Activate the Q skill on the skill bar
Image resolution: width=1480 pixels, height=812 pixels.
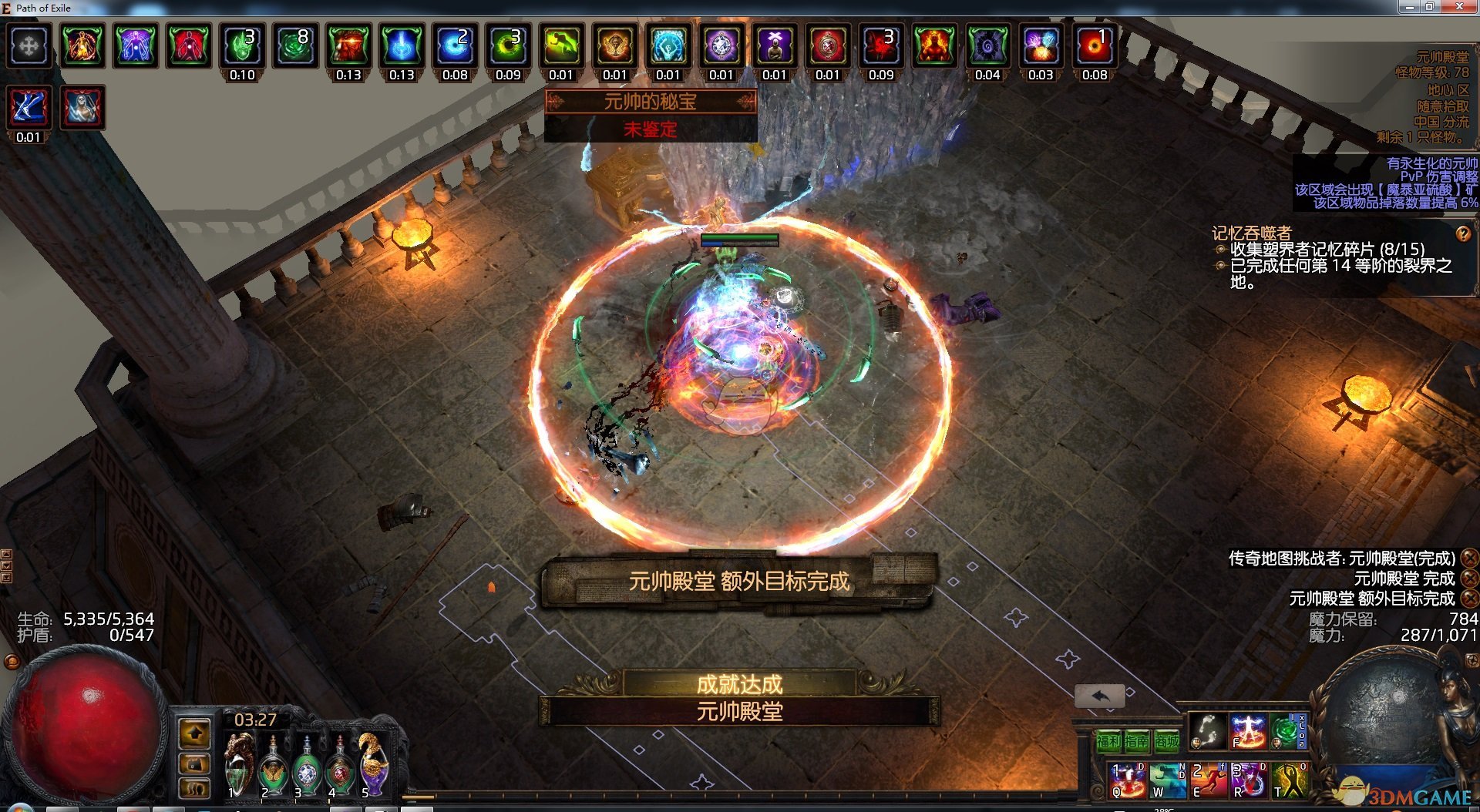1127,780
